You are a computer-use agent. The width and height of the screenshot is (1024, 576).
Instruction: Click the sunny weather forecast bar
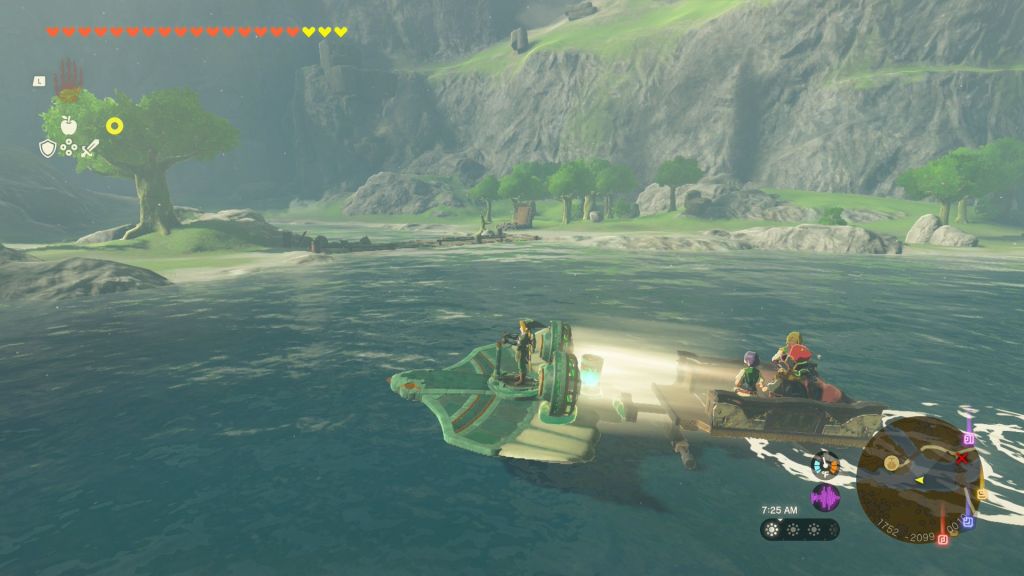(799, 530)
